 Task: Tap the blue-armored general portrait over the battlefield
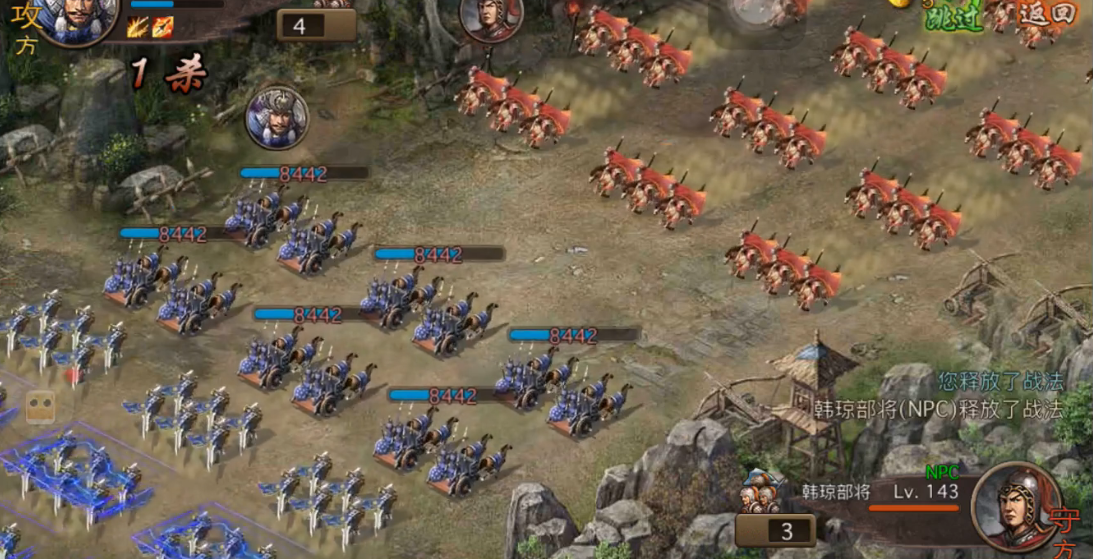(277, 118)
